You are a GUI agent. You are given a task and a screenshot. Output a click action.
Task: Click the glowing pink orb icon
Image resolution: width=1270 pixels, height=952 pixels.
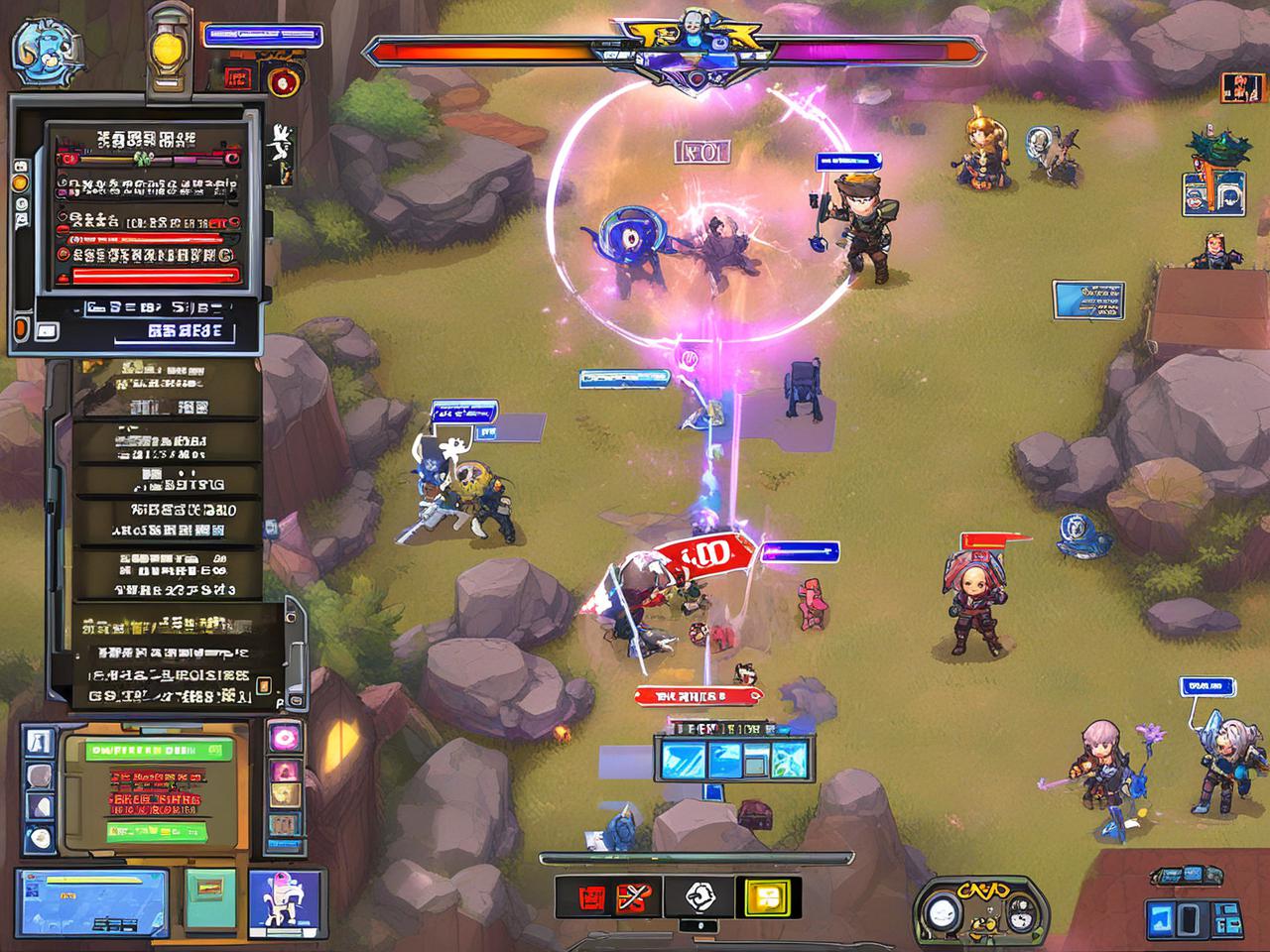tap(285, 737)
